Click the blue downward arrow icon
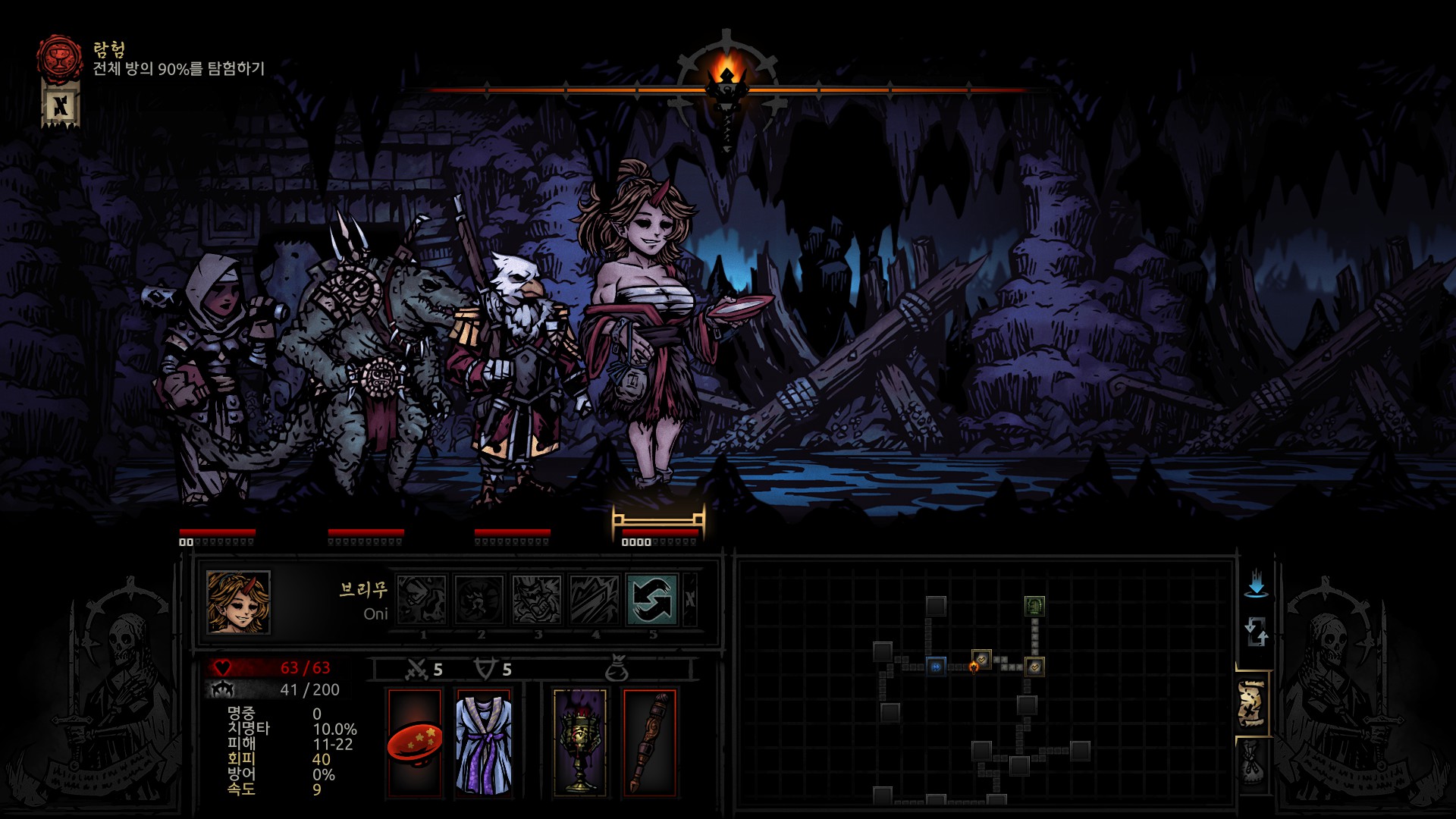The width and height of the screenshot is (1456, 819). (1256, 583)
